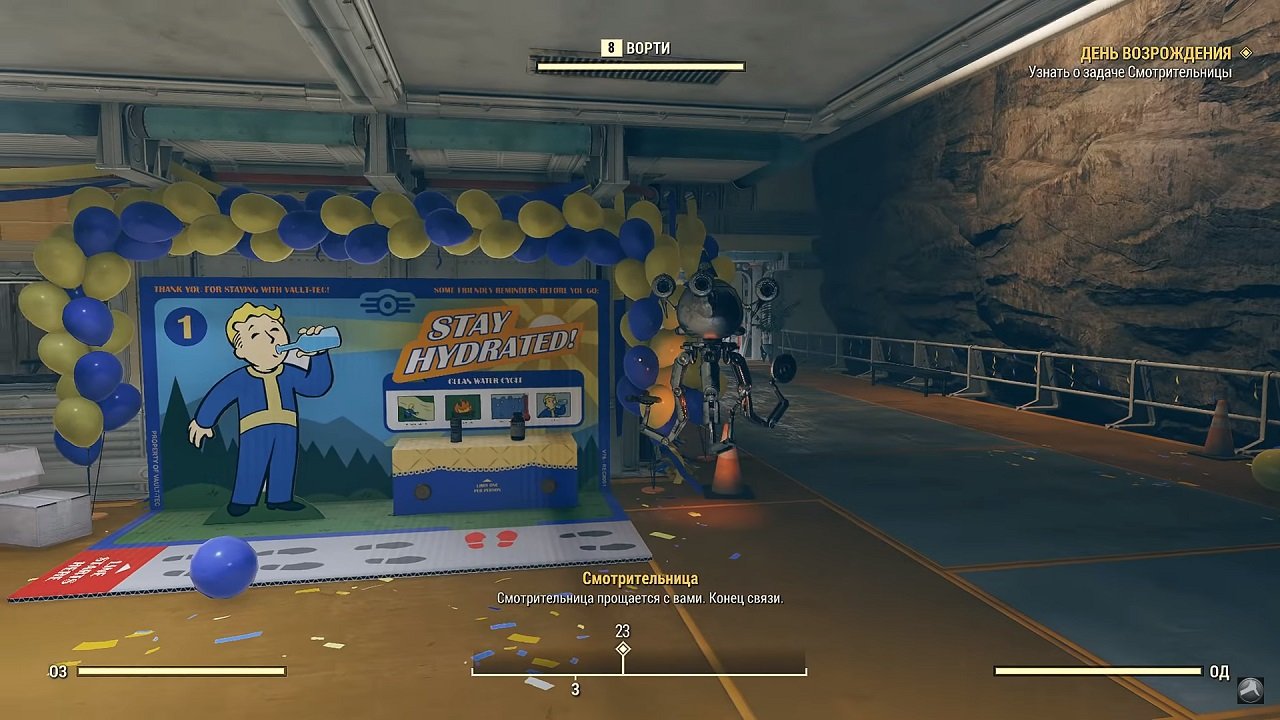Select the burning fire panel in Clean Water Cycle
Viewport: 1280px width, 720px height.
click(461, 405)
